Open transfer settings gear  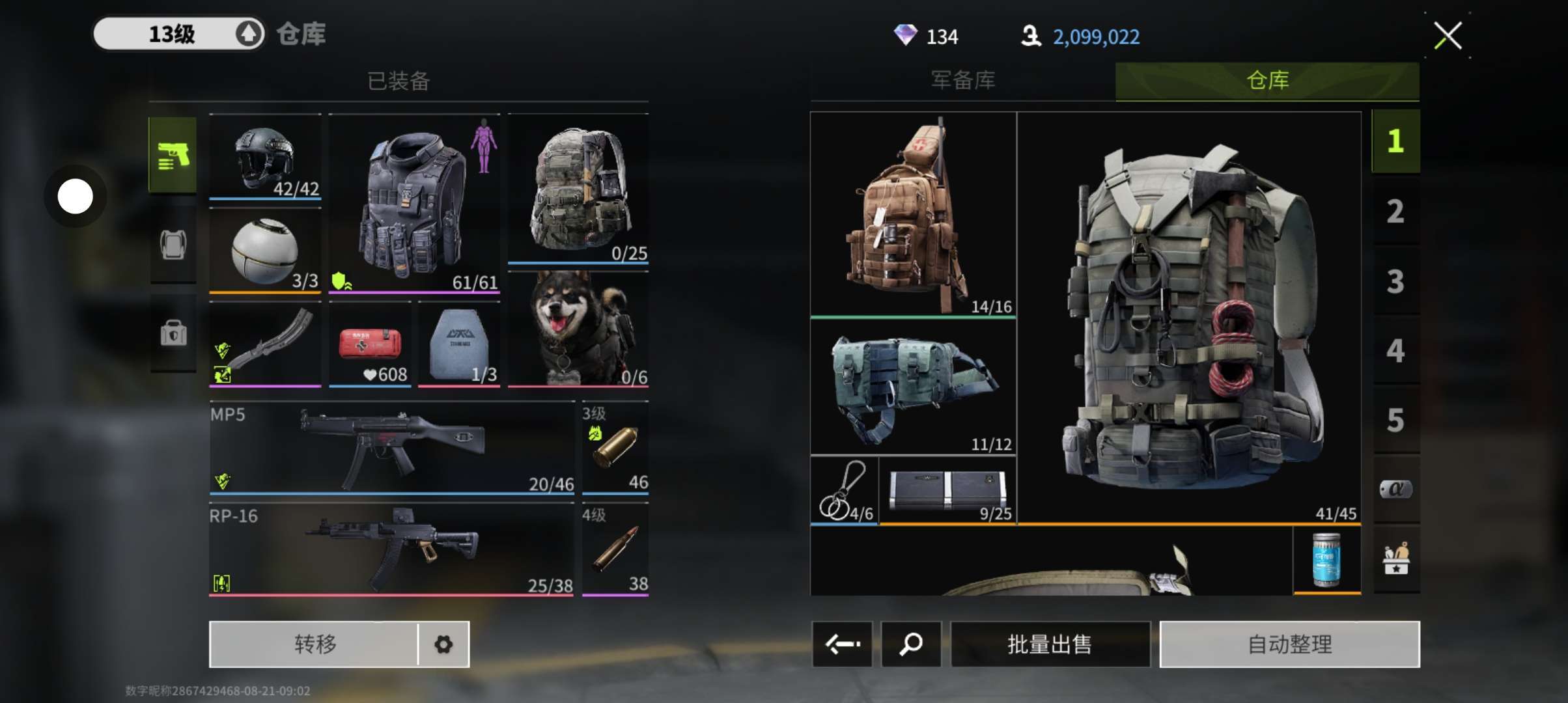pyautogui.click(x=443, y=644)
